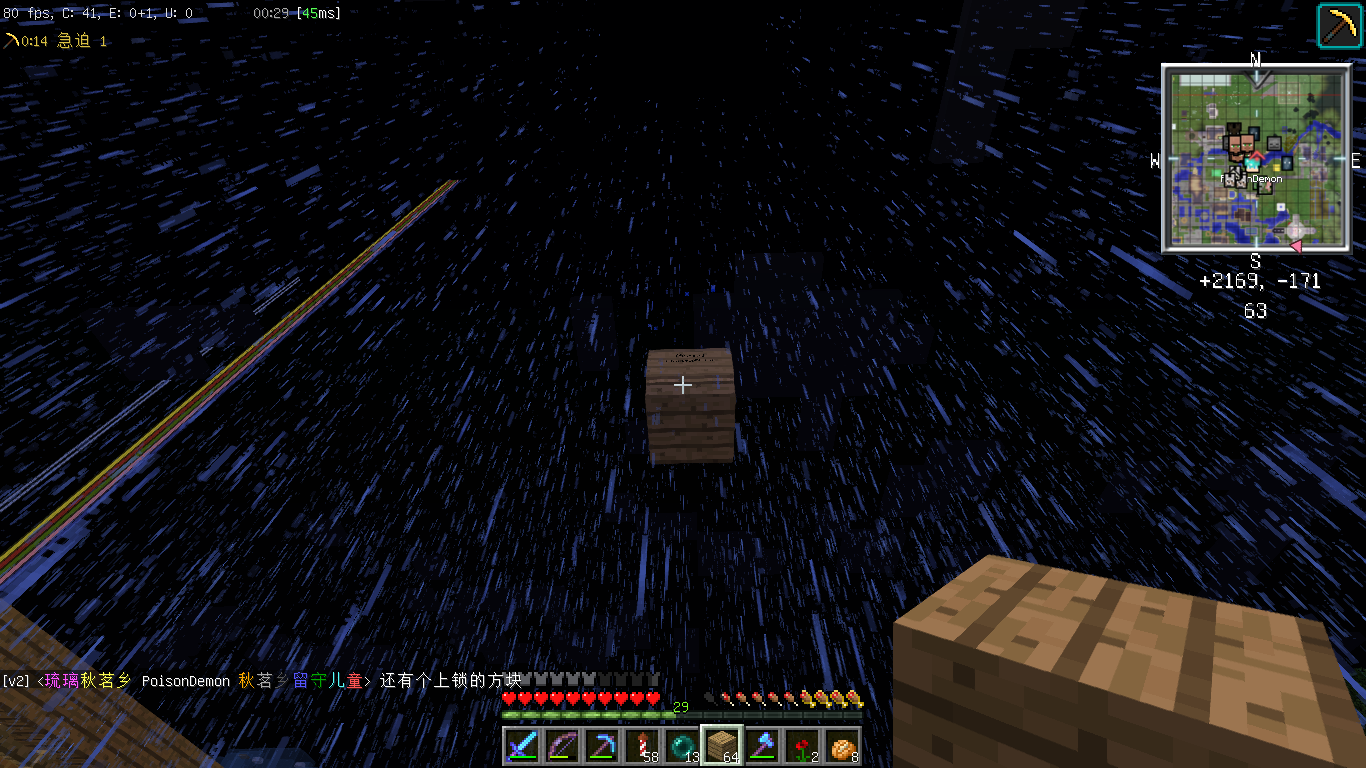Select the firework rocket stack
1366x768 pixels.
pos(642,746)
